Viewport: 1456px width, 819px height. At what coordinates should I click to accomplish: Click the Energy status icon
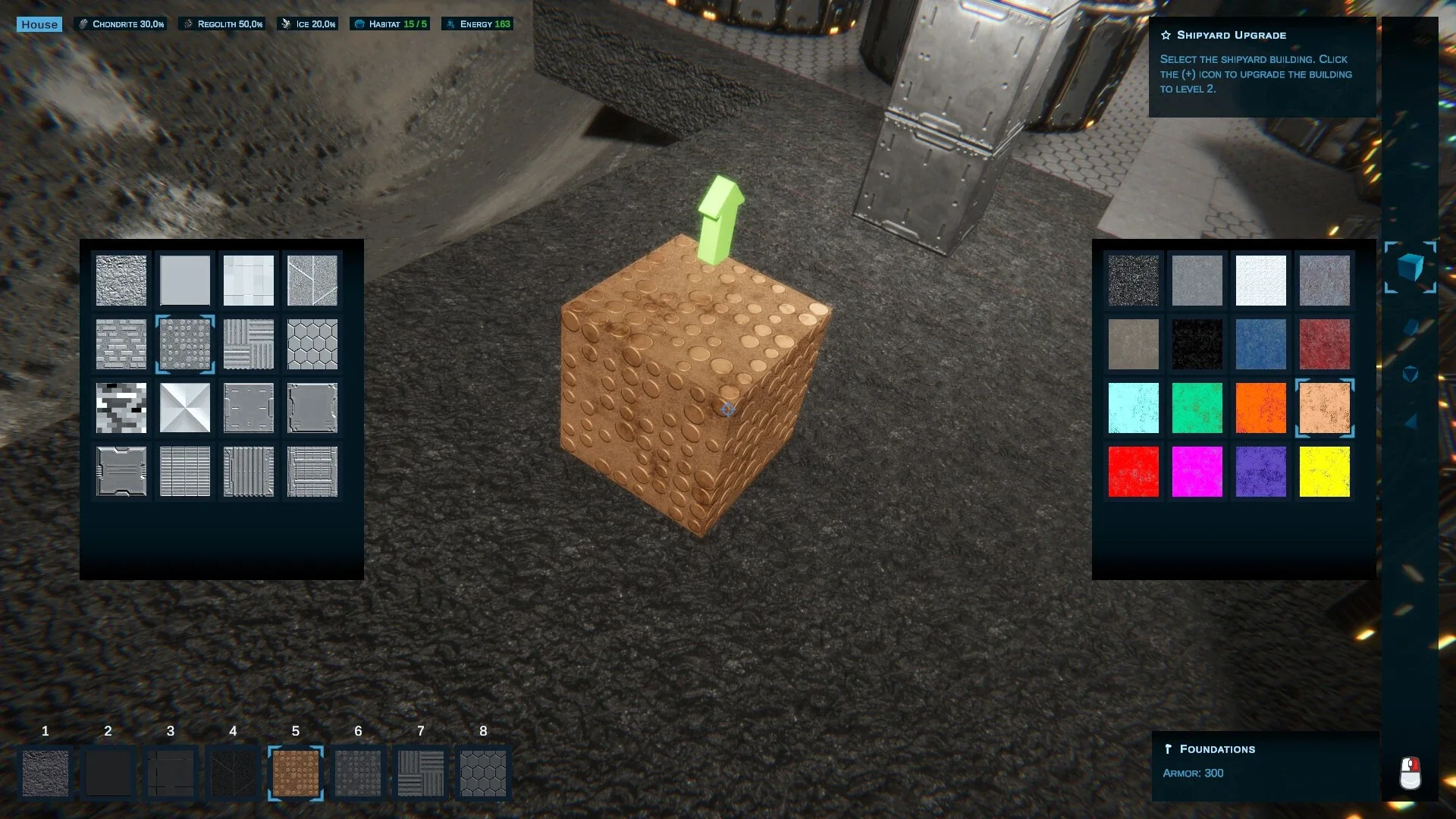coord(449,24)
